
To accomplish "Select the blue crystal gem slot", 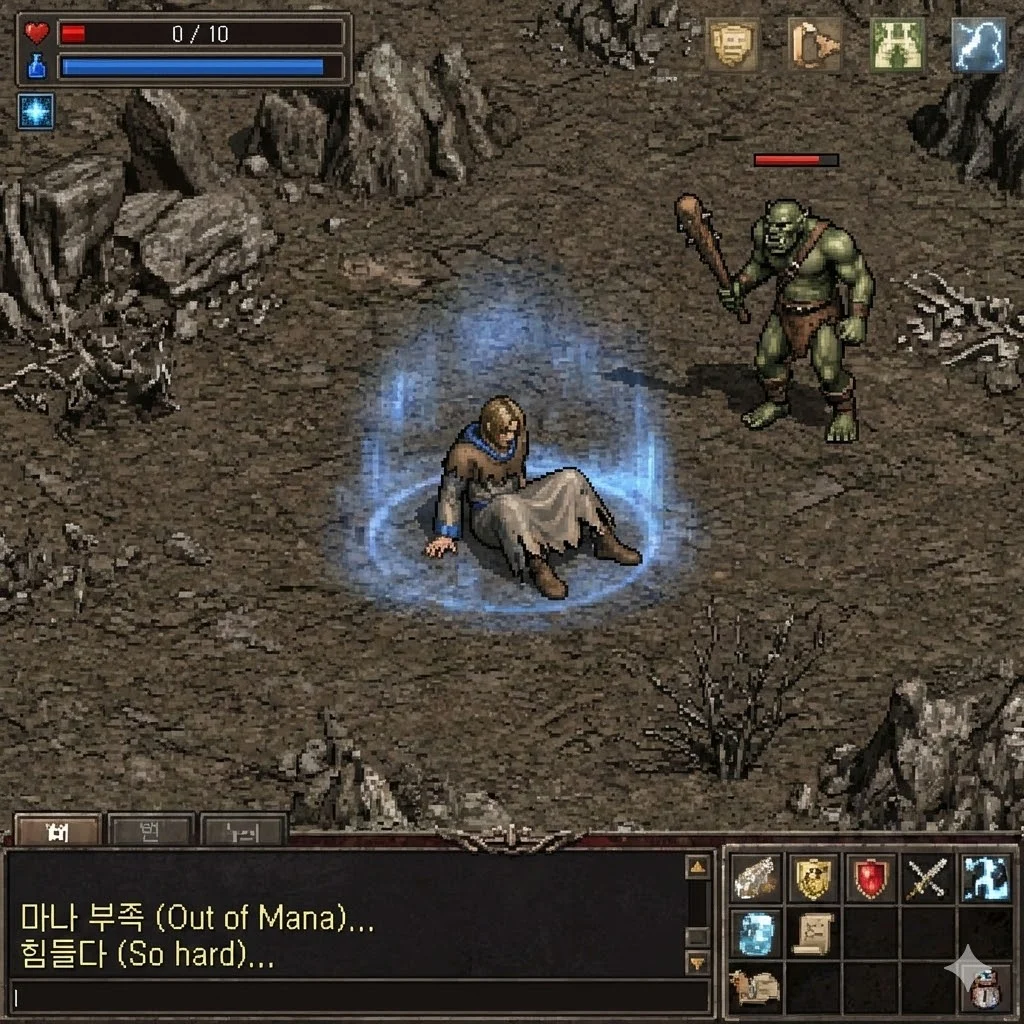I will tap(756, 933).
